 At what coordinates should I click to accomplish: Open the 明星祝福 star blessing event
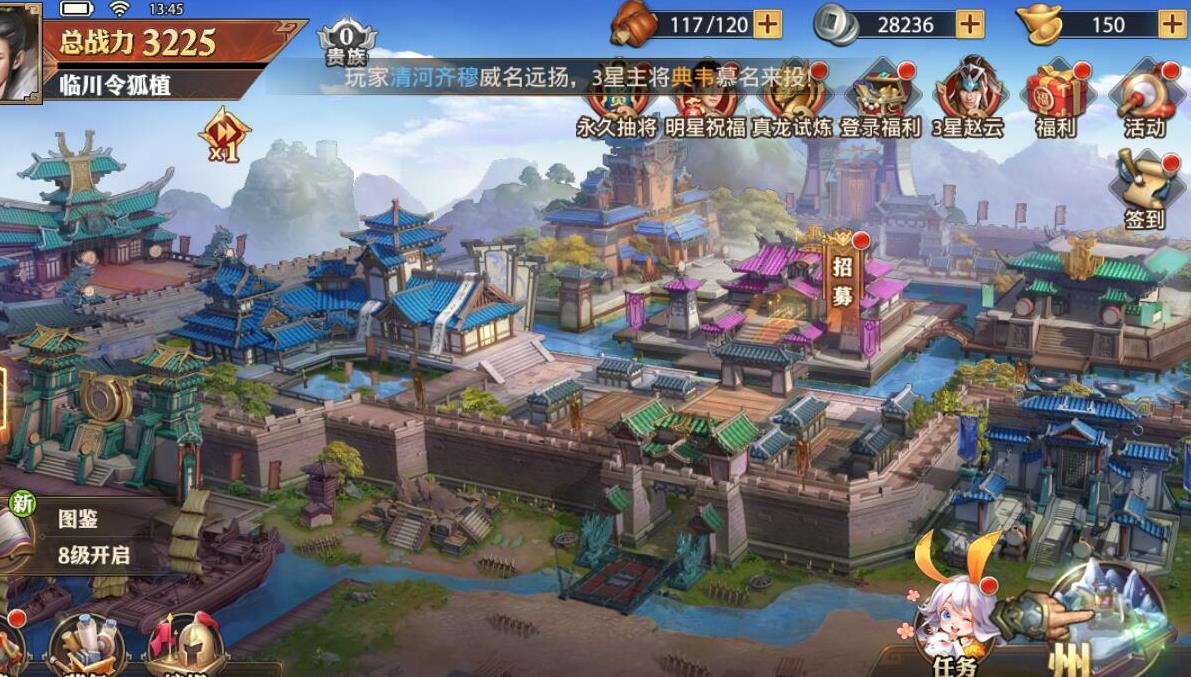coord(704,102)
